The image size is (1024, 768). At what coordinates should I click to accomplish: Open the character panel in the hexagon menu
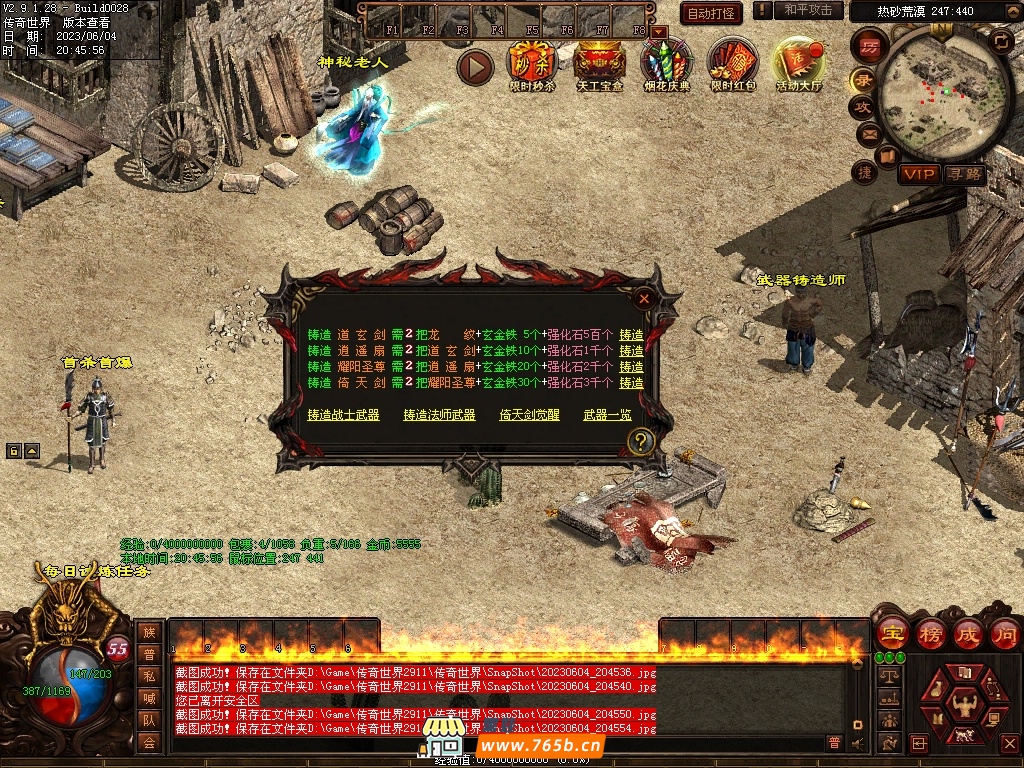coord(964,701)
